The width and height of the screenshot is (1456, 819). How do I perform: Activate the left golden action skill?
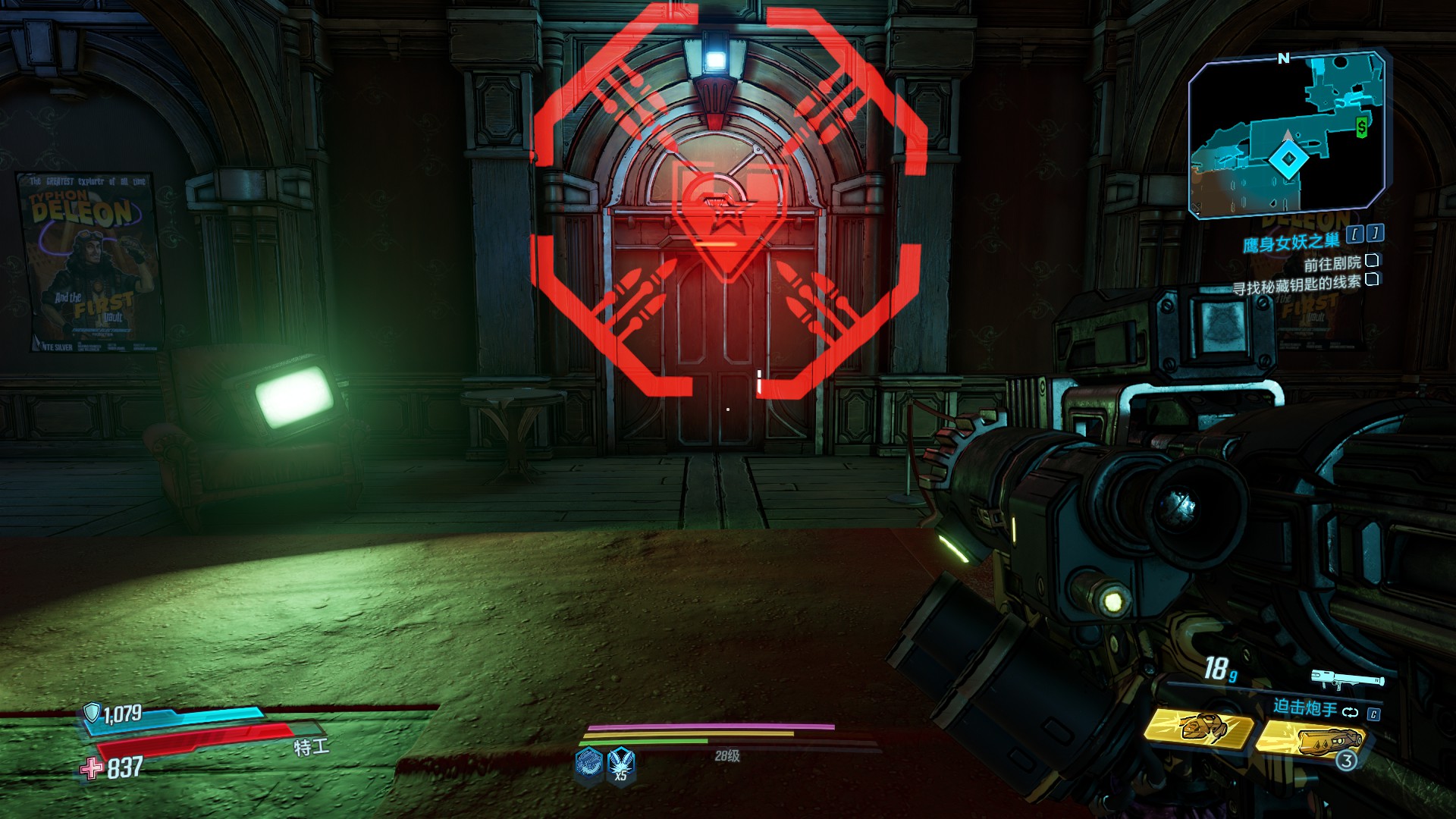pyautogui.click(x=1198, y=728)
